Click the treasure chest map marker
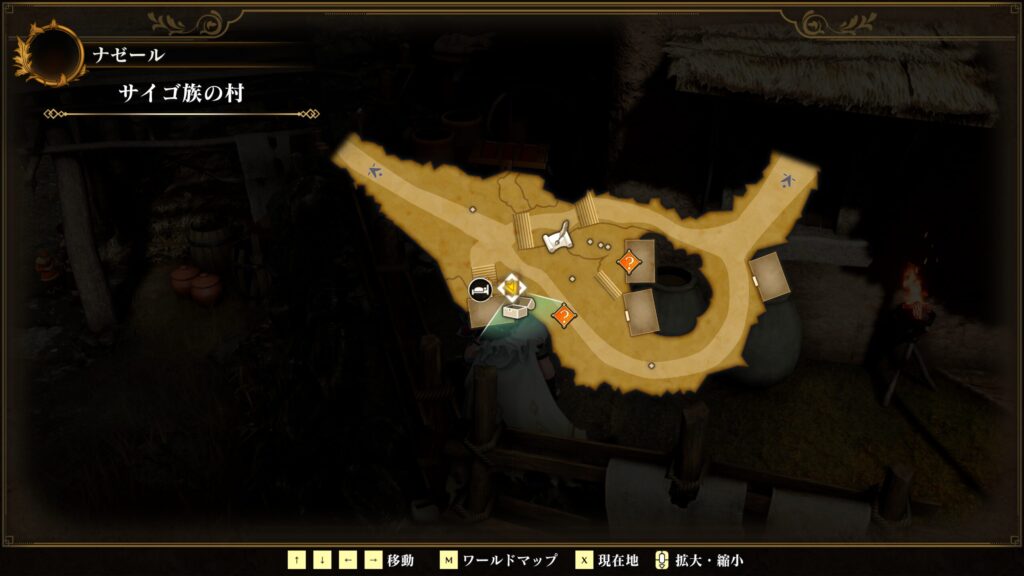The height and width of the screenshot is (576, 1024). [x=516, y=311]
